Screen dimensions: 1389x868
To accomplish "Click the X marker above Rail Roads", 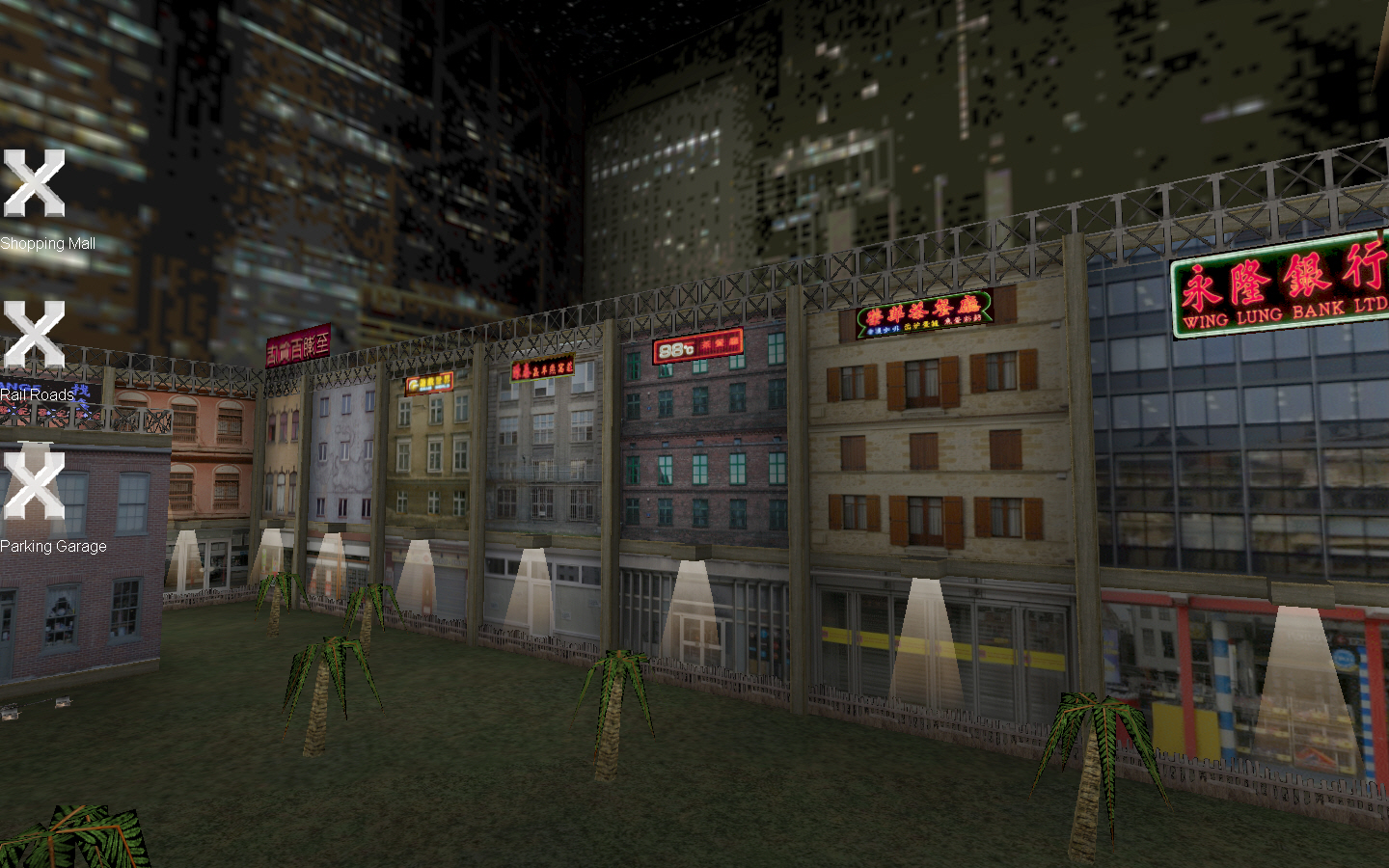I will click(x=35, y=333).
